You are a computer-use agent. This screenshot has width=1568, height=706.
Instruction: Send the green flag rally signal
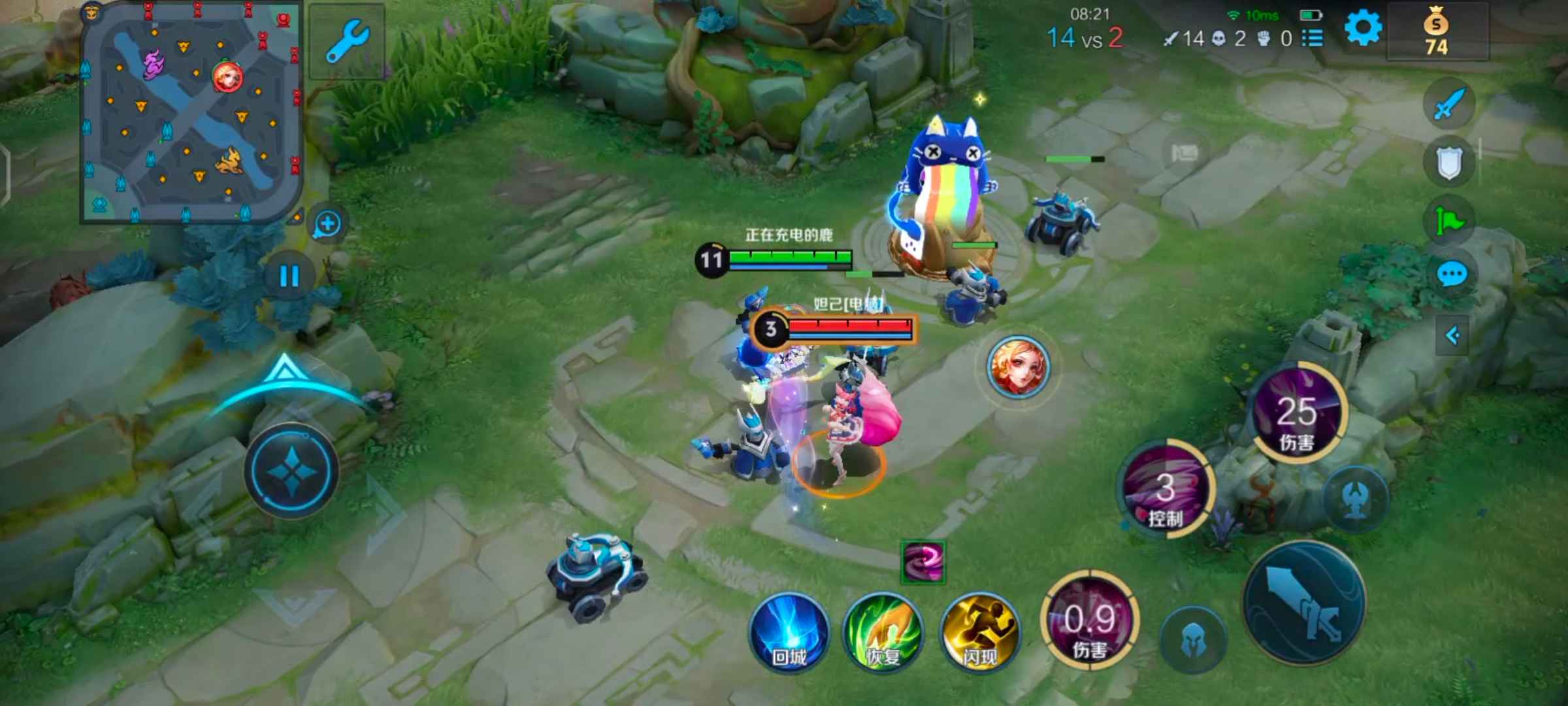point(1449,220)
